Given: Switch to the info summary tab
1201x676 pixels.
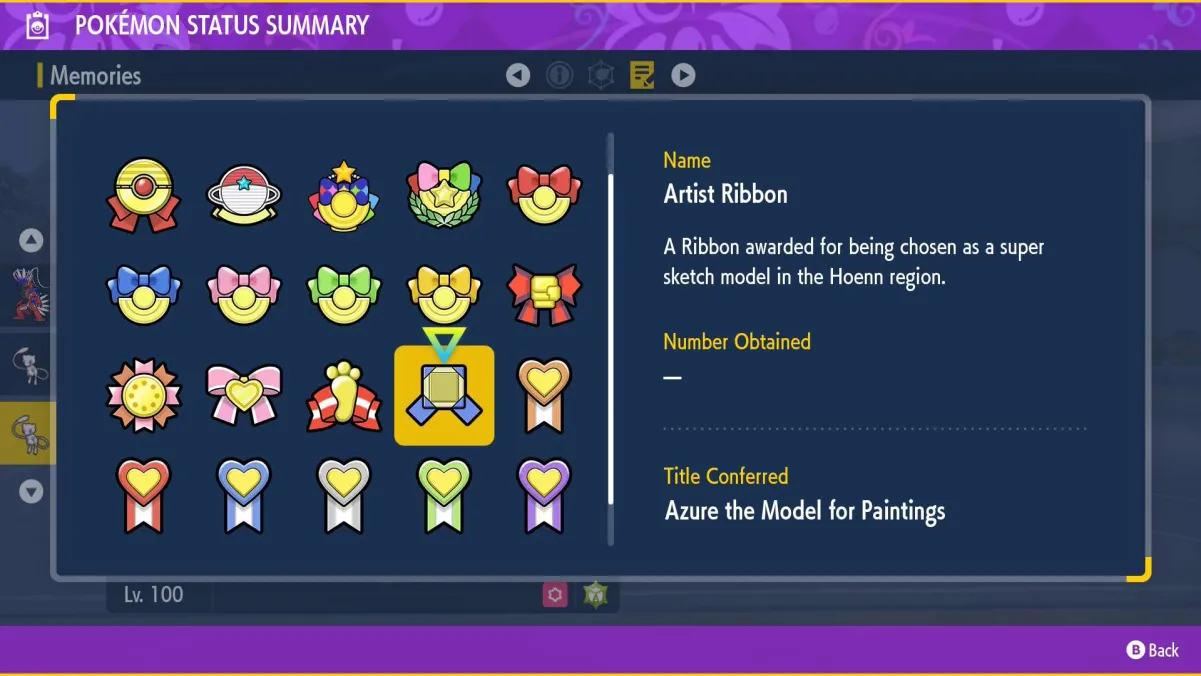Looking at the screenshot, I should [x=559, y=75].
